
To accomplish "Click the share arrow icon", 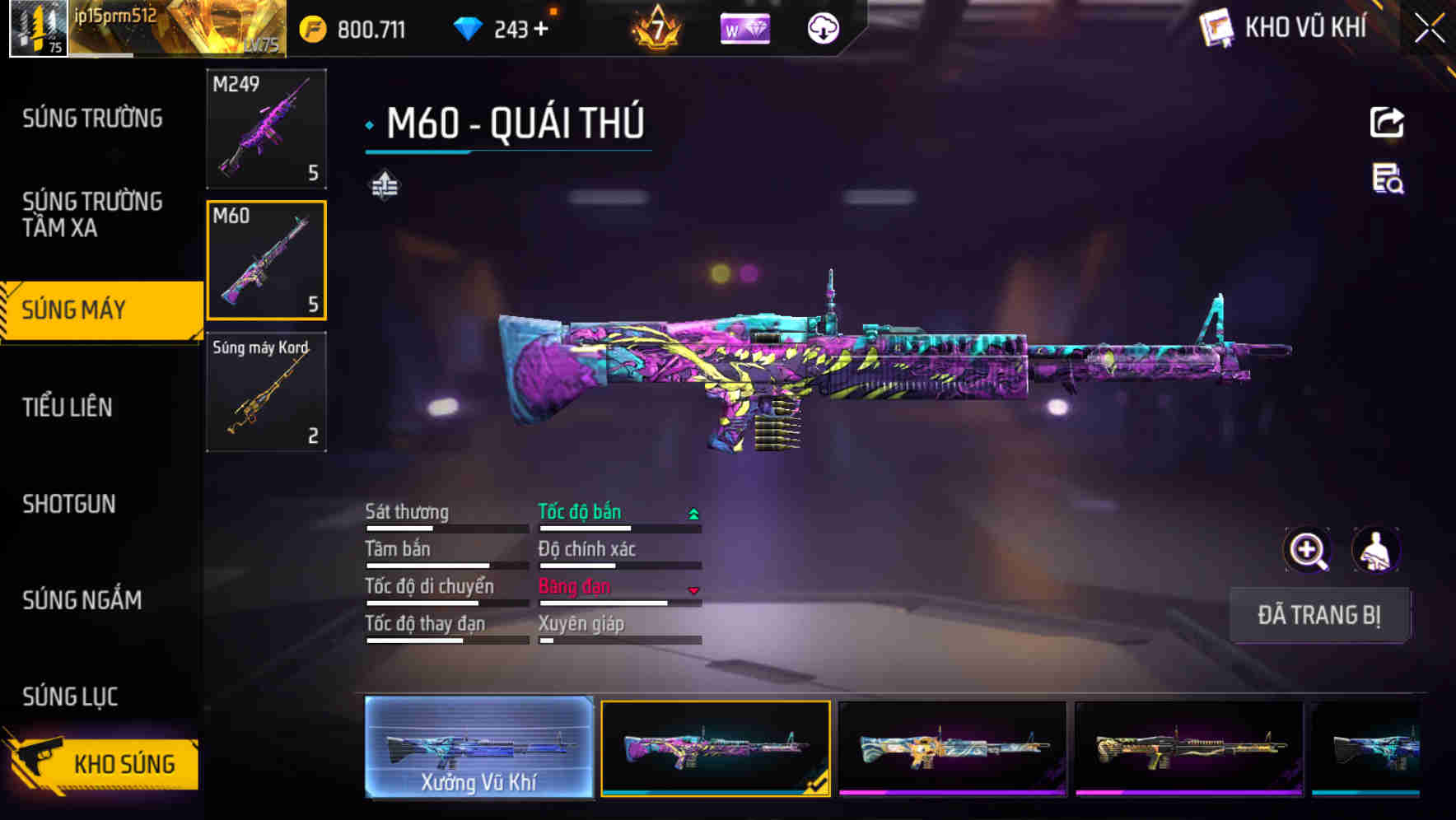I will 1387,123.
